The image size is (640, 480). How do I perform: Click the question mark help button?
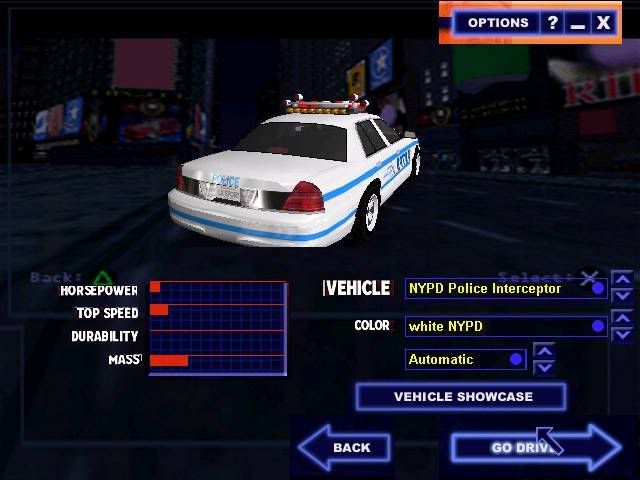pos(552,22)
